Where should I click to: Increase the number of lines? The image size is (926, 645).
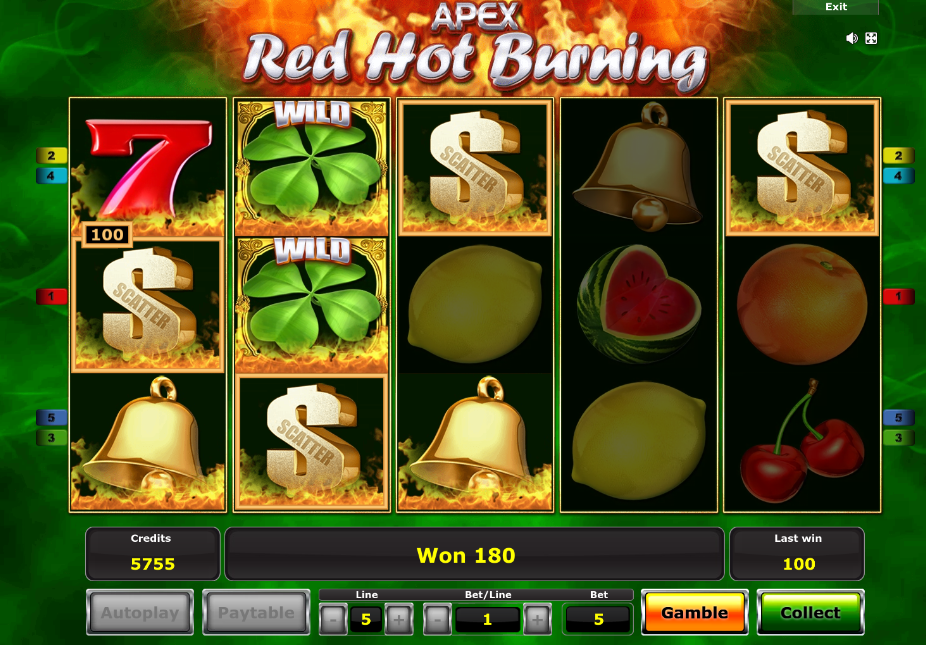(x=397, y=620)
